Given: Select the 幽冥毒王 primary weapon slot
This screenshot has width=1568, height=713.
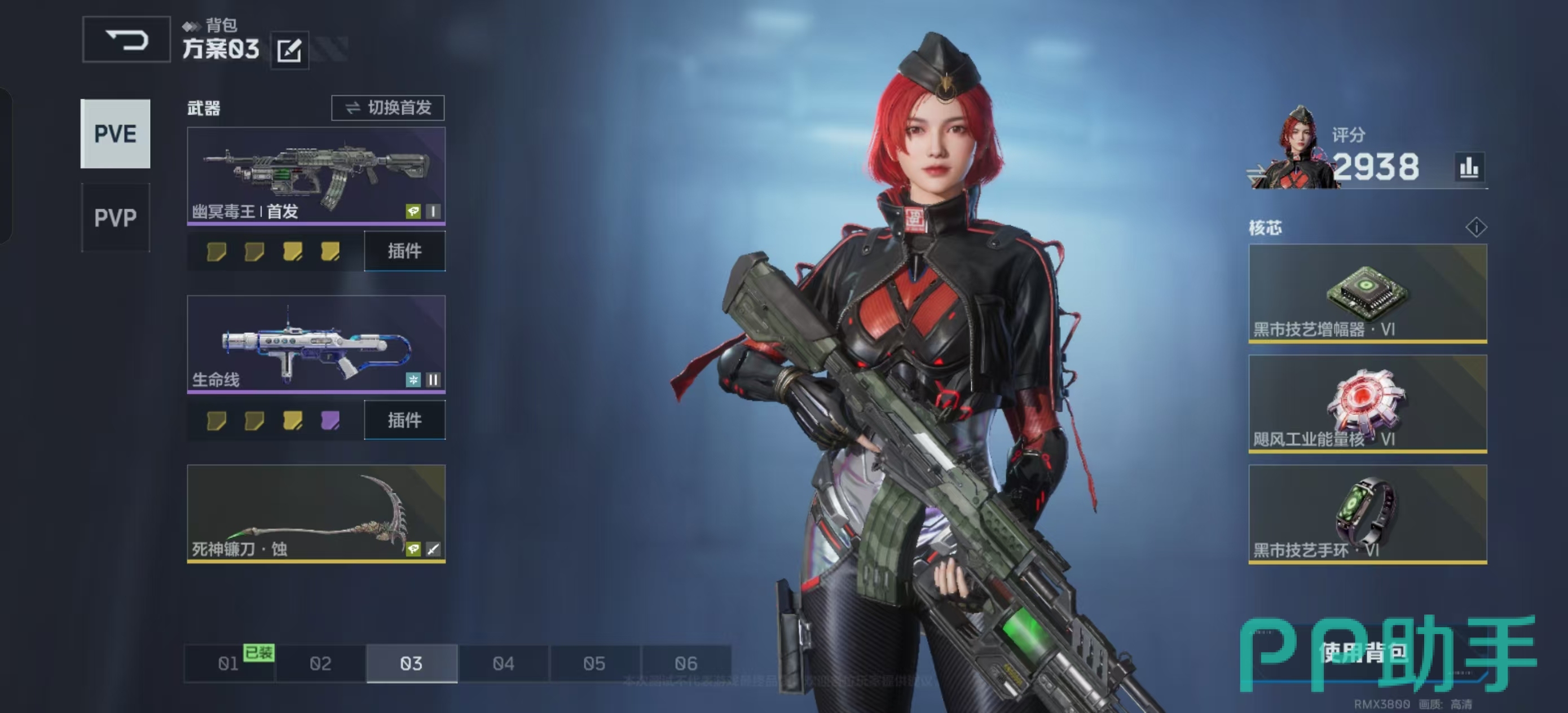Looking at the screenshot, I should [x=316, y=176].
